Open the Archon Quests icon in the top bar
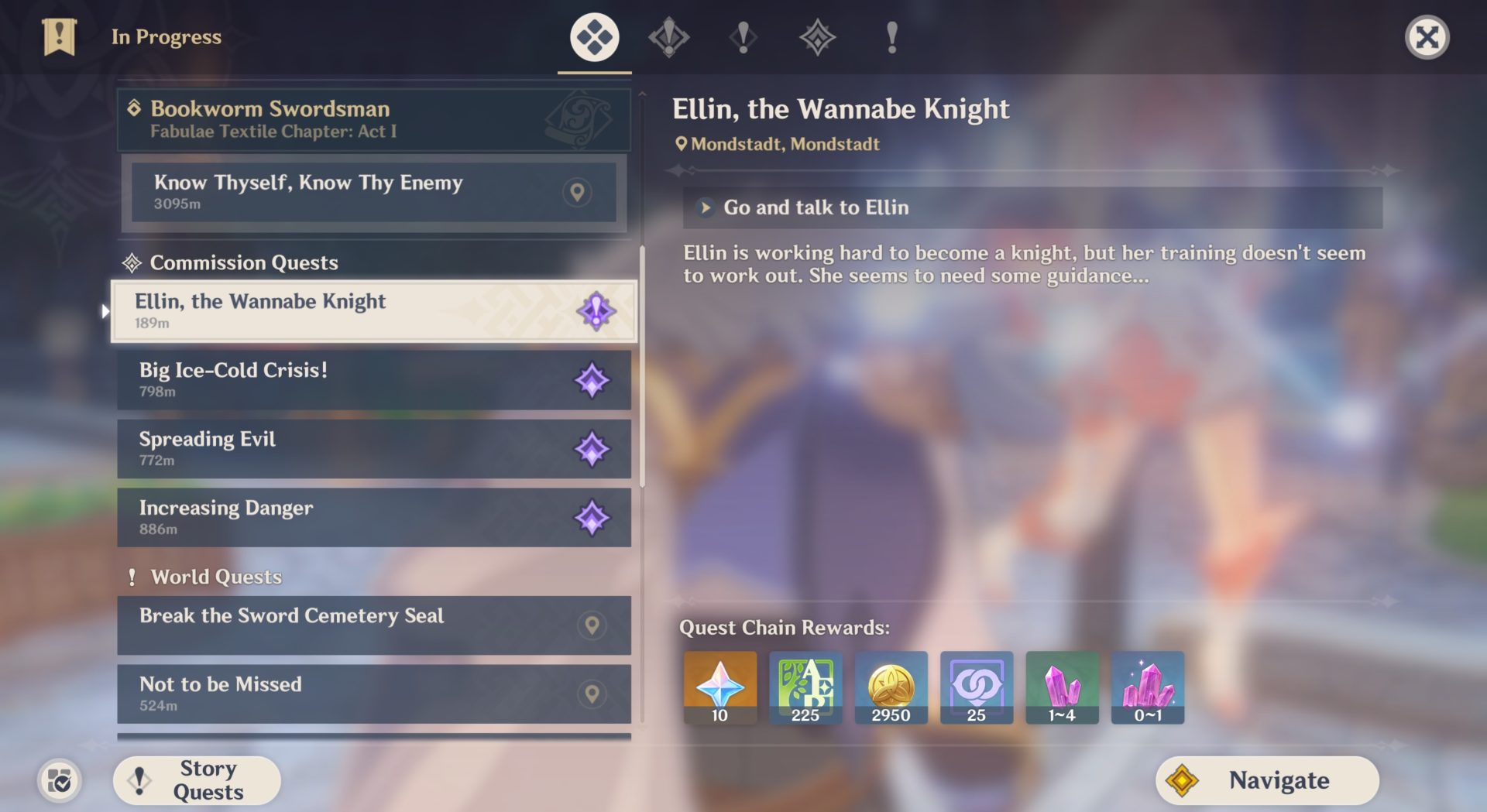The width and height of the screenshot is (1487, 812). [x=668, y=36]
